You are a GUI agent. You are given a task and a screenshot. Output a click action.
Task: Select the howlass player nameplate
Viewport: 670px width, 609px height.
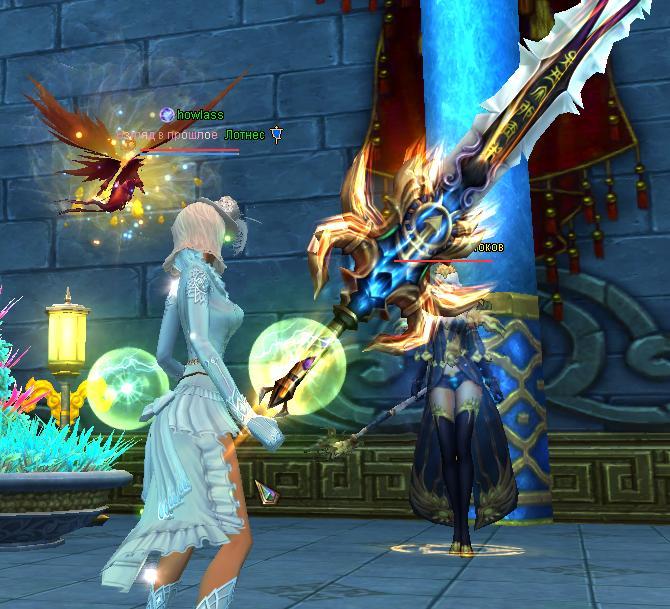pyautogui.click(x=199, y=116)
